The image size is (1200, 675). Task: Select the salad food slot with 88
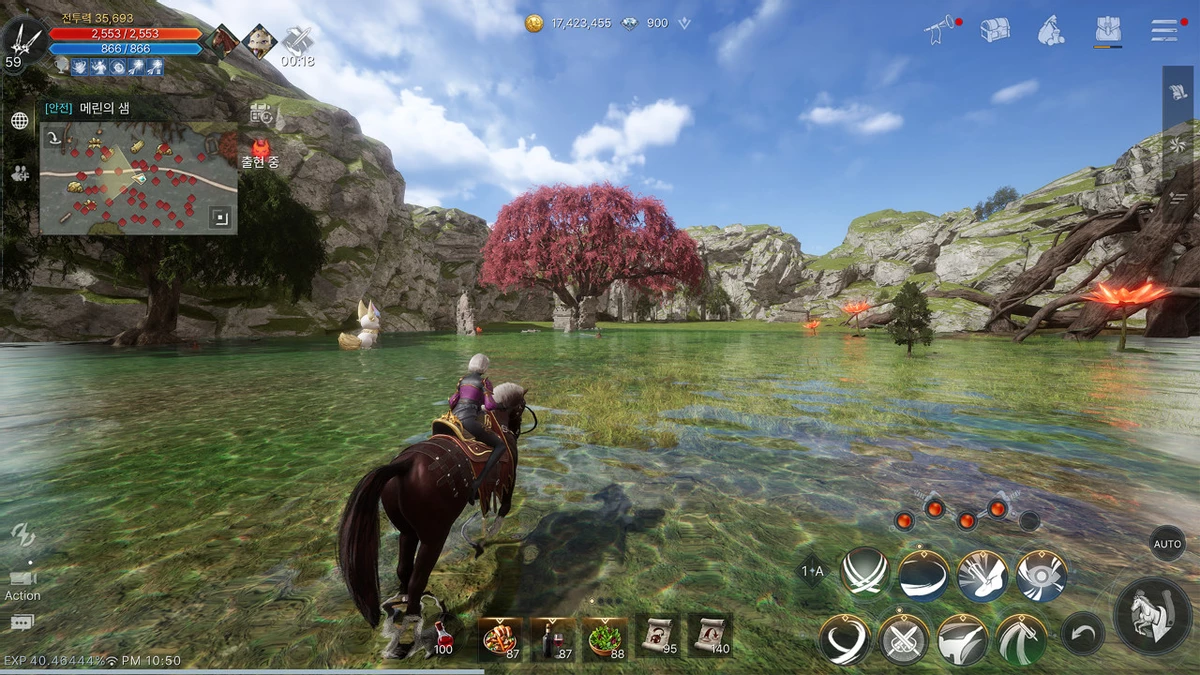pos(606,637)
